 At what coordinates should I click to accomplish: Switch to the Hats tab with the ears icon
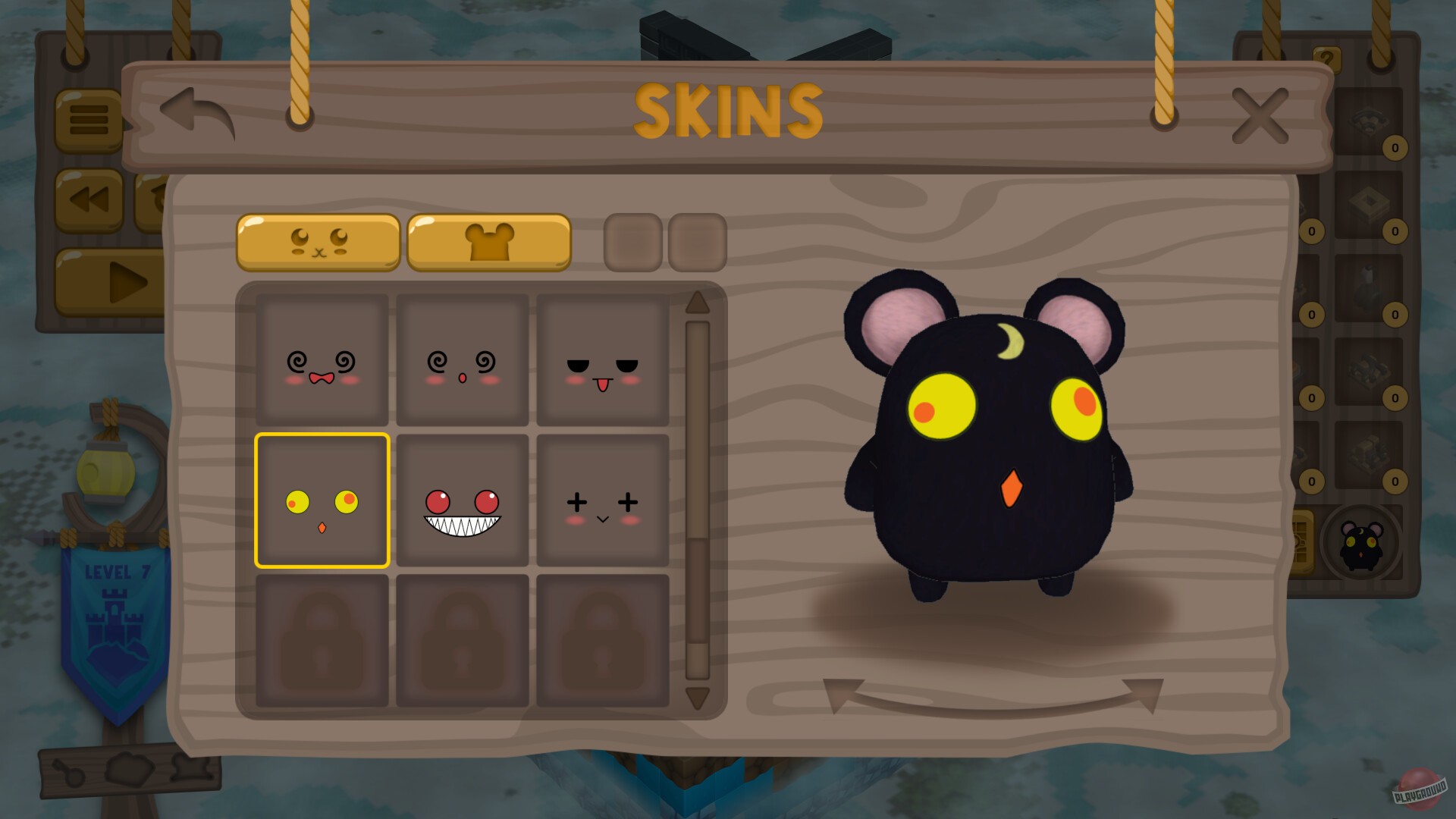[489, 241]
